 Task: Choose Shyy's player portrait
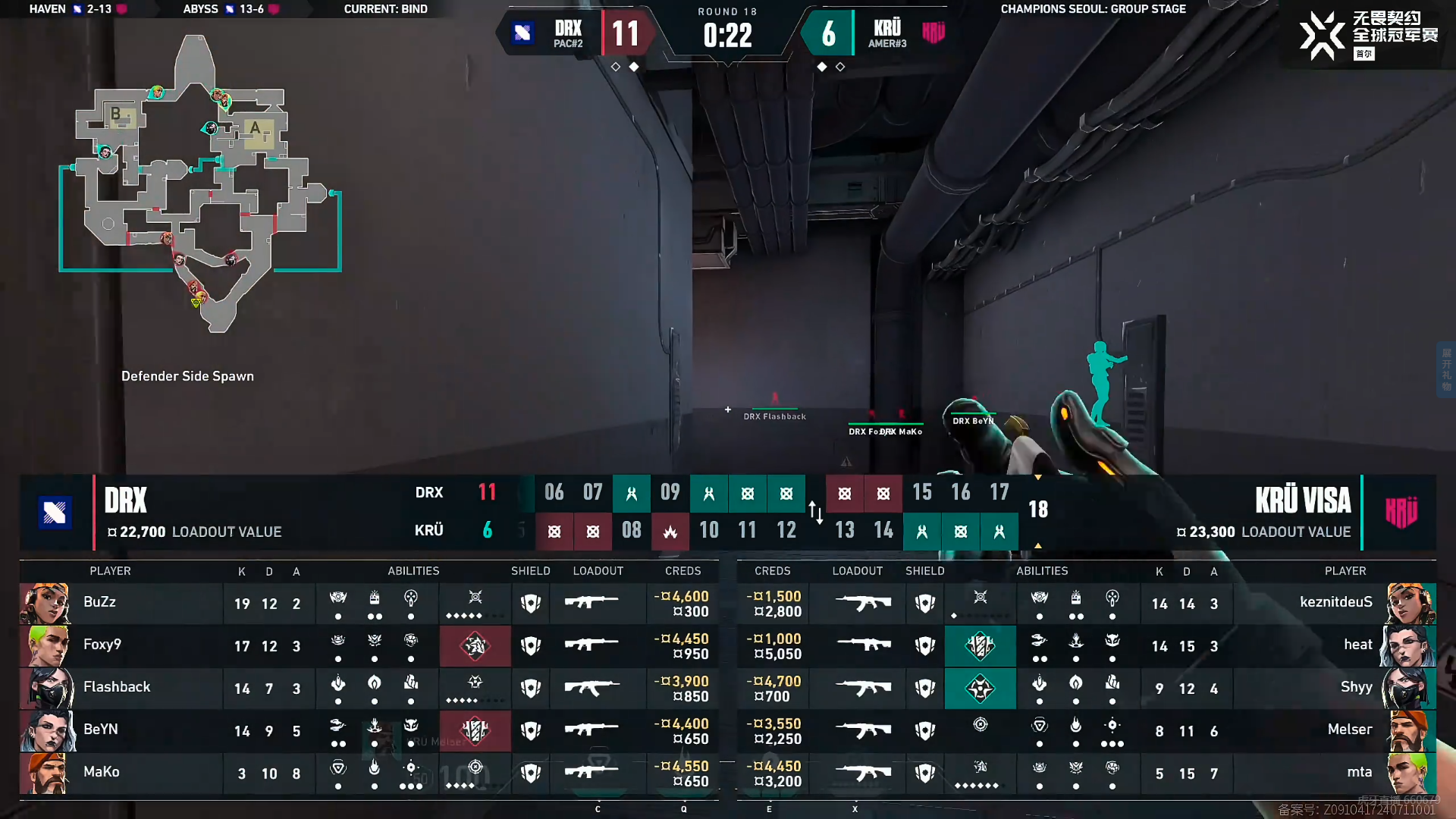pos(1410,689)
